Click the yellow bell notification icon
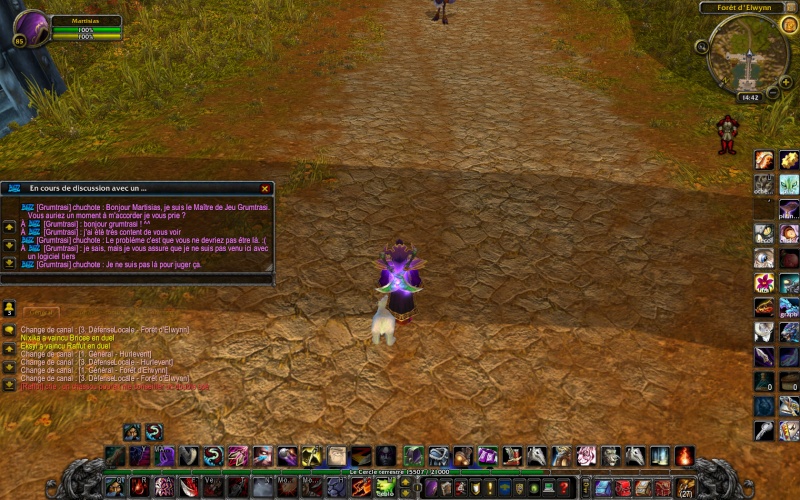 click(9, 307)
